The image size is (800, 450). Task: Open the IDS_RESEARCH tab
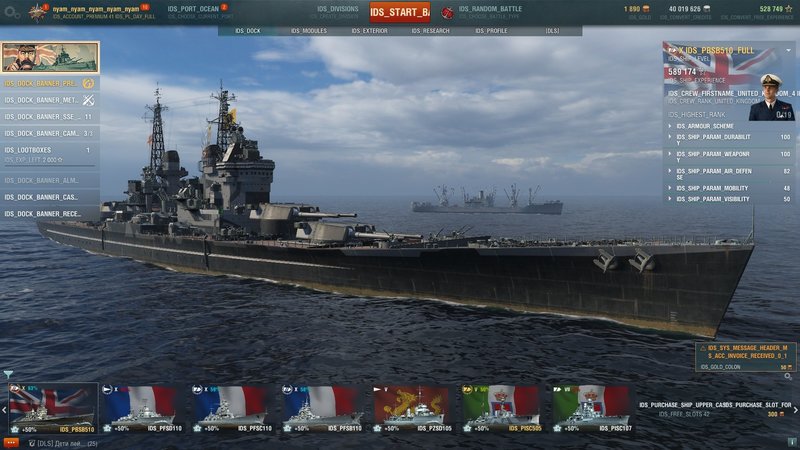point(430,31)
